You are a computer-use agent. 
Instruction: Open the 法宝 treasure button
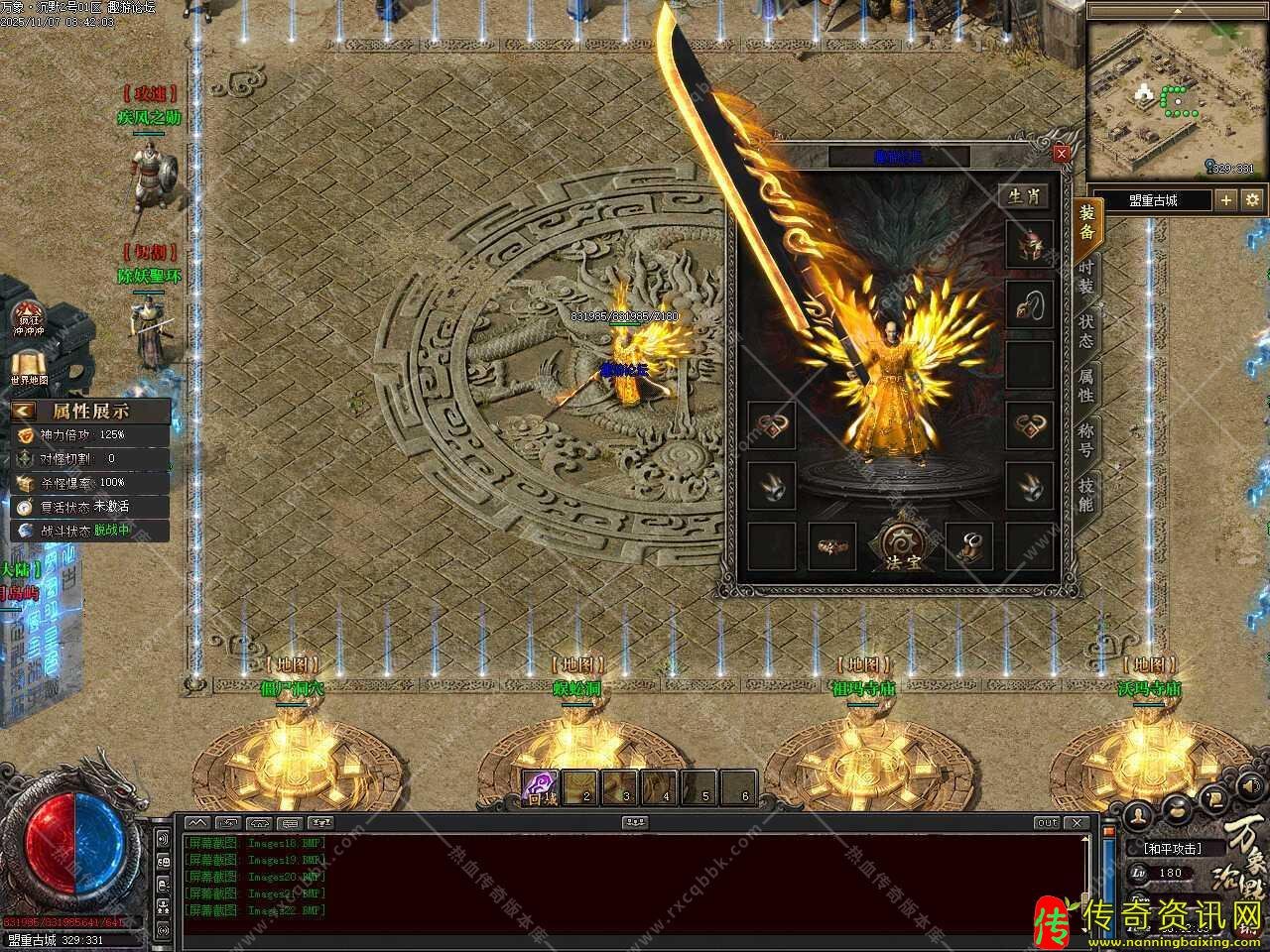coord(901,545)
